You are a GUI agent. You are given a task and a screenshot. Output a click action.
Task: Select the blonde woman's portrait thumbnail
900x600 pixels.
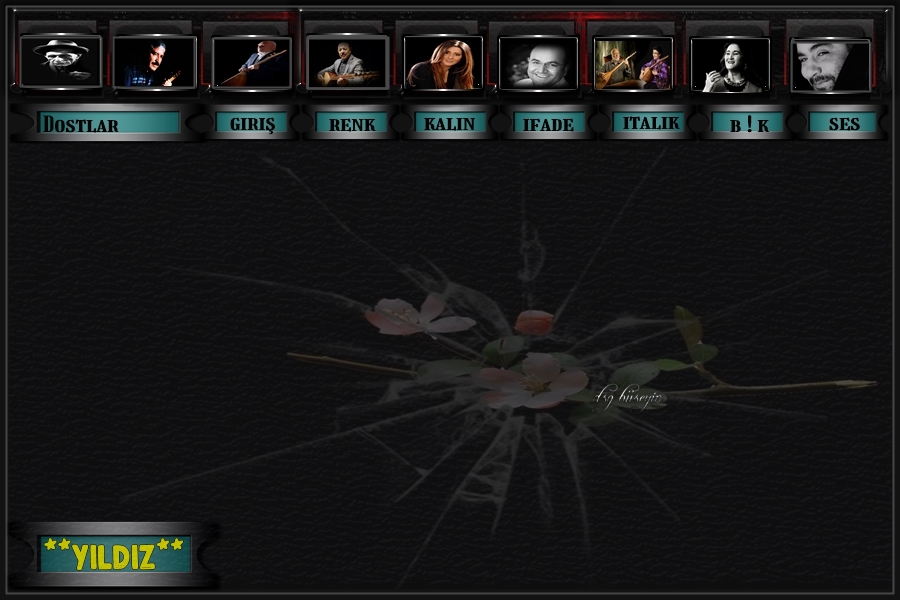point(442,64)
